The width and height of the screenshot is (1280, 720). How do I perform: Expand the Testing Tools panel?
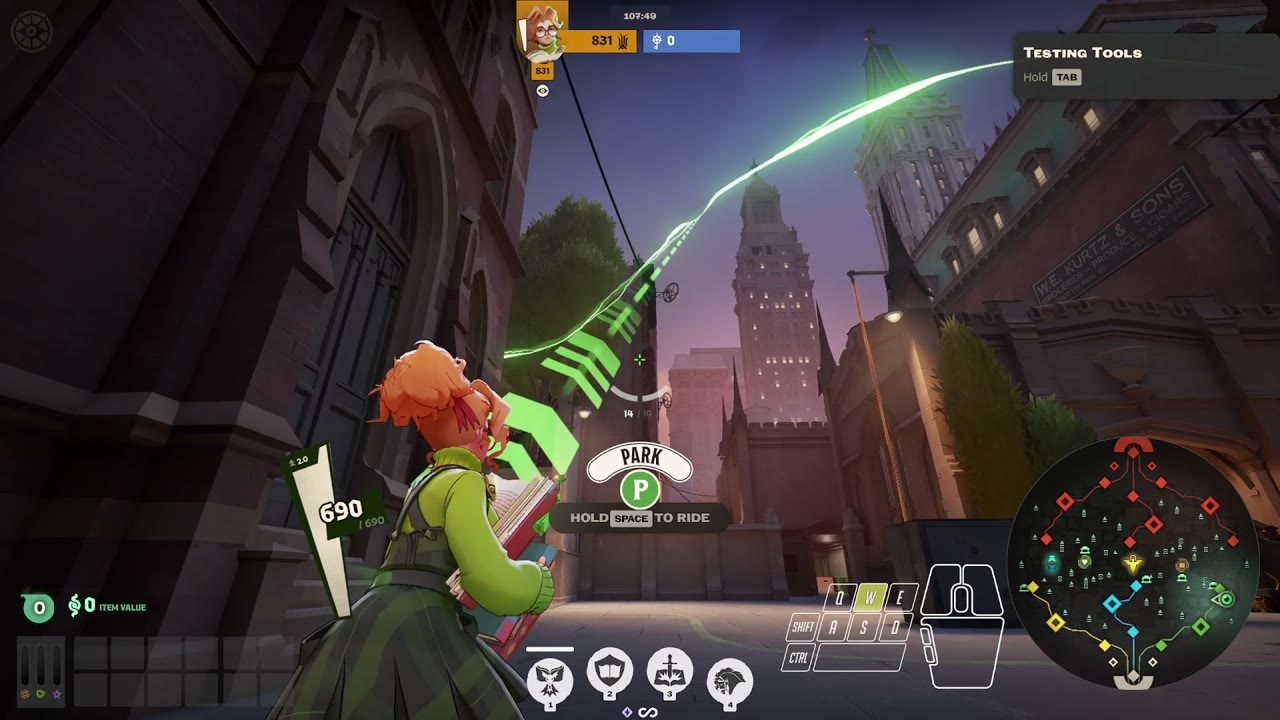point(1083,53)
